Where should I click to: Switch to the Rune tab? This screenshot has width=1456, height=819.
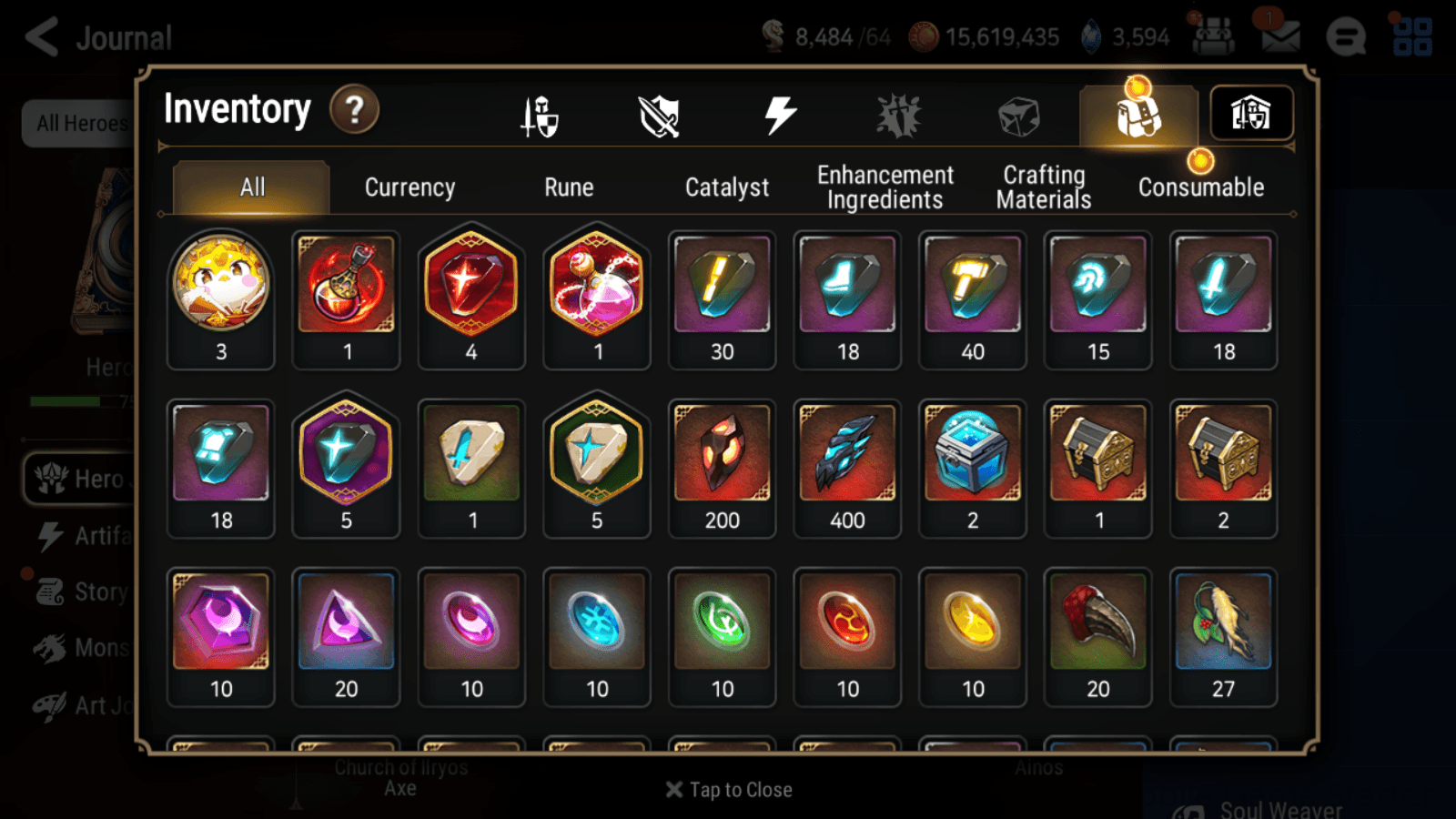pyautogui.click(x=569, y=187)
